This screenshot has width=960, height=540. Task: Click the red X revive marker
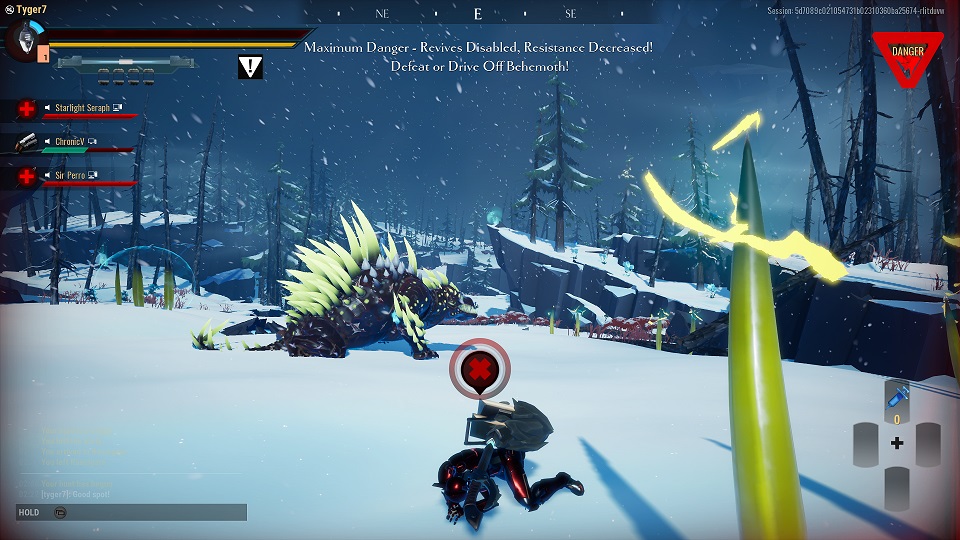click(480, 371)
